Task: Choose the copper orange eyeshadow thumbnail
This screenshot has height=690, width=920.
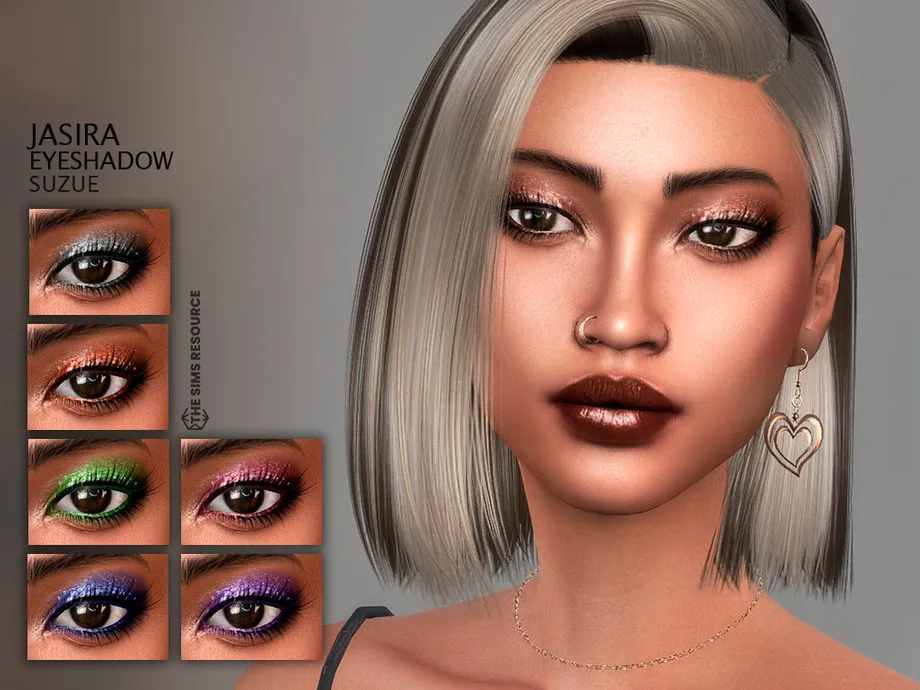Action: (x=99, y=376)
